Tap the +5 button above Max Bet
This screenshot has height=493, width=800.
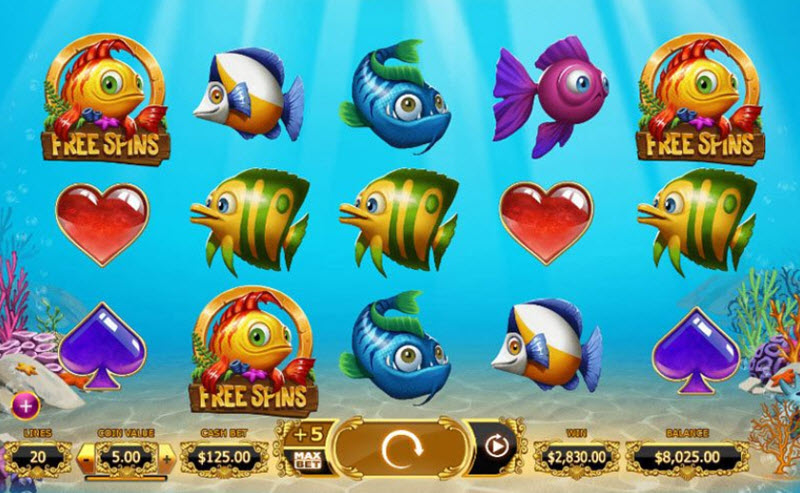pos(307,433)
